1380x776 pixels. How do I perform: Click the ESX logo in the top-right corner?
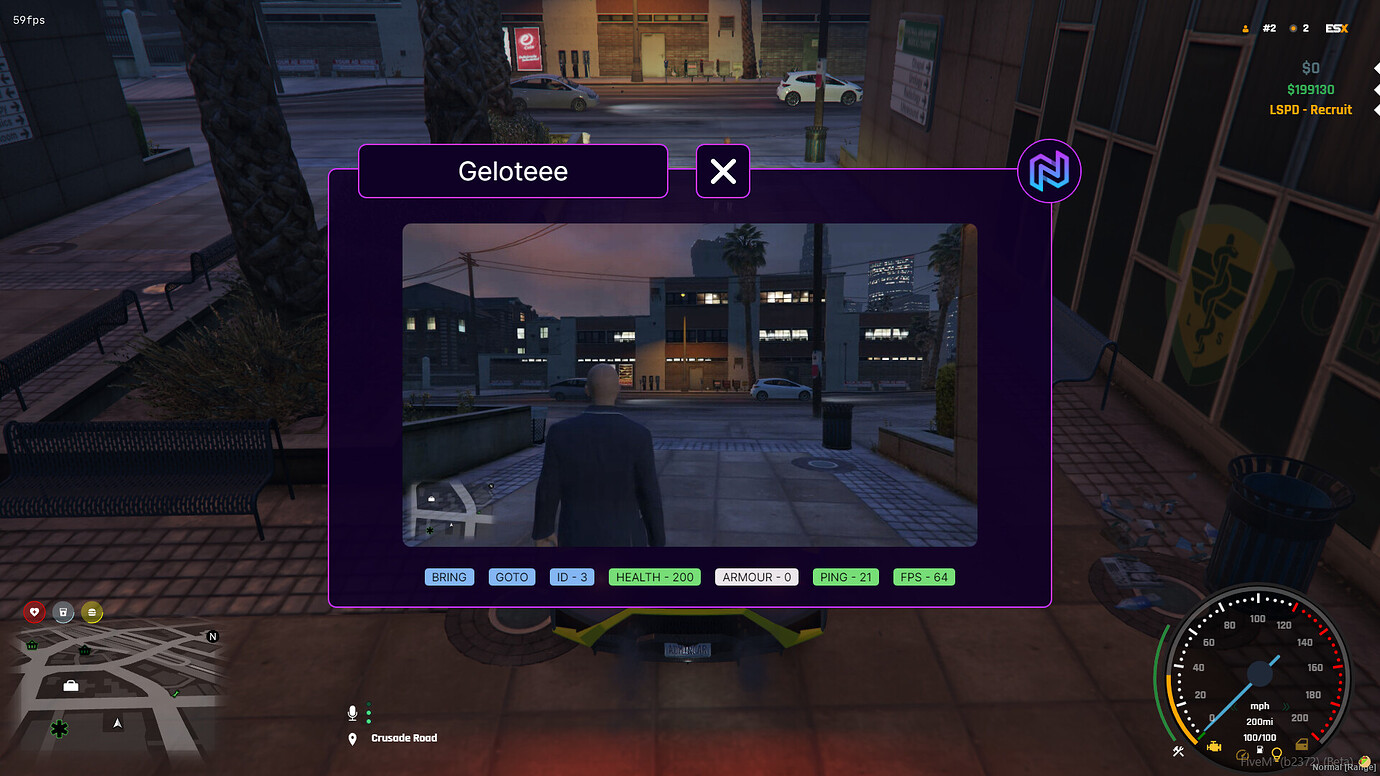1336,28
